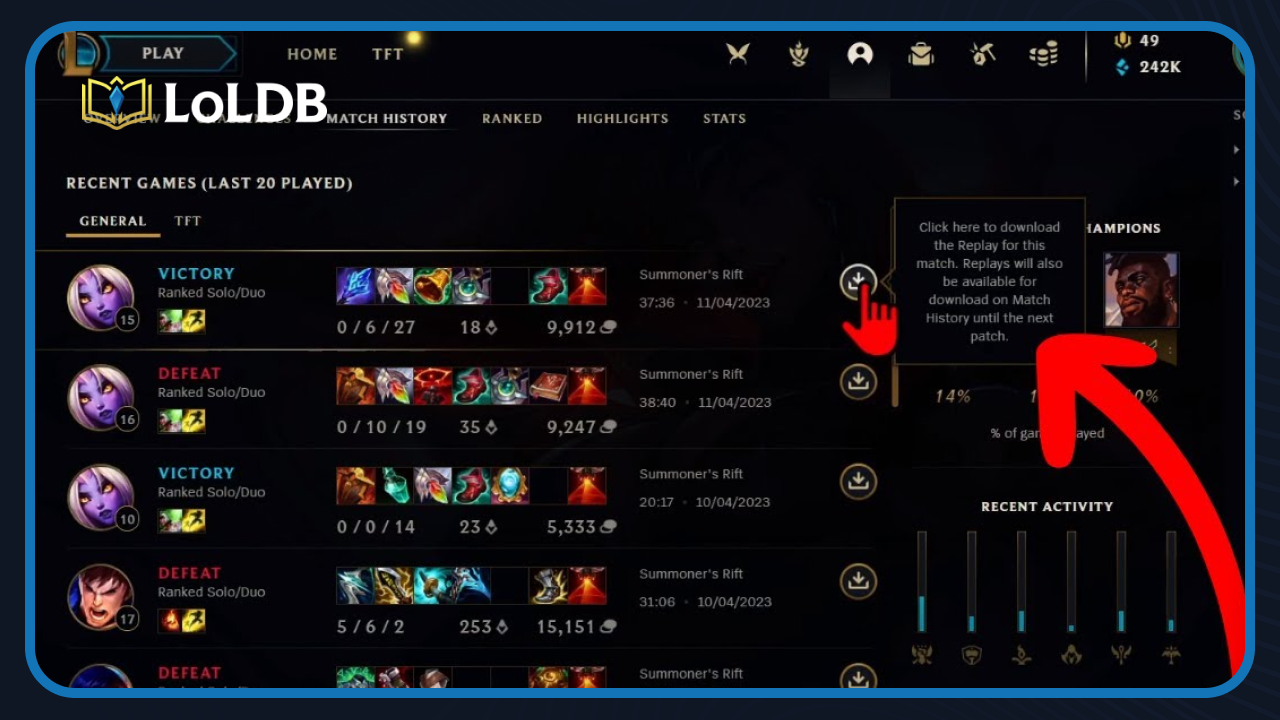This screenshot has height=720, width=1280.
Task: Click the champion portrait in the Champions panel
Action: click(1140, 291)
